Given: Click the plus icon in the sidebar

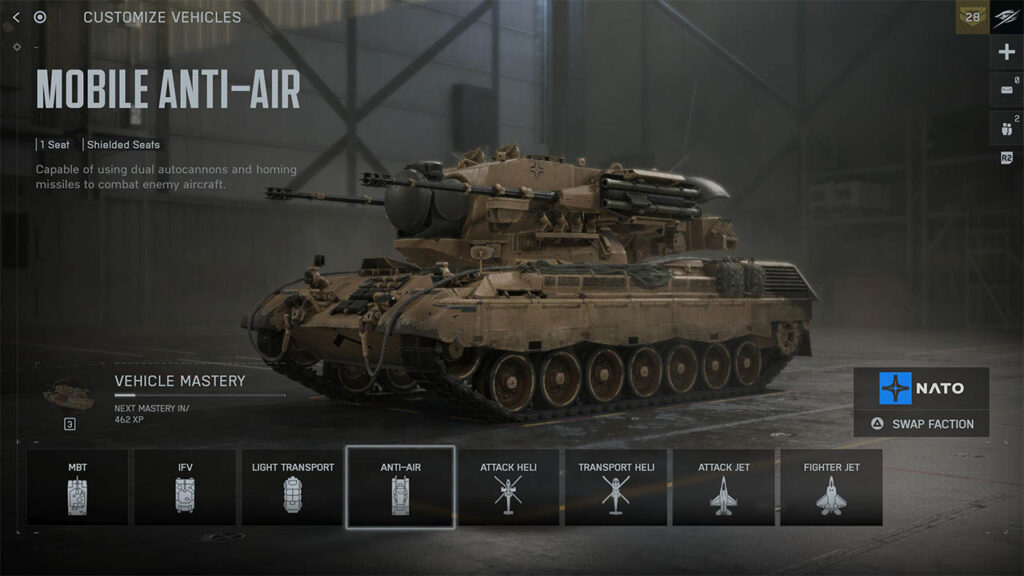Looking at the screenshot, I should coord(1006,53).
